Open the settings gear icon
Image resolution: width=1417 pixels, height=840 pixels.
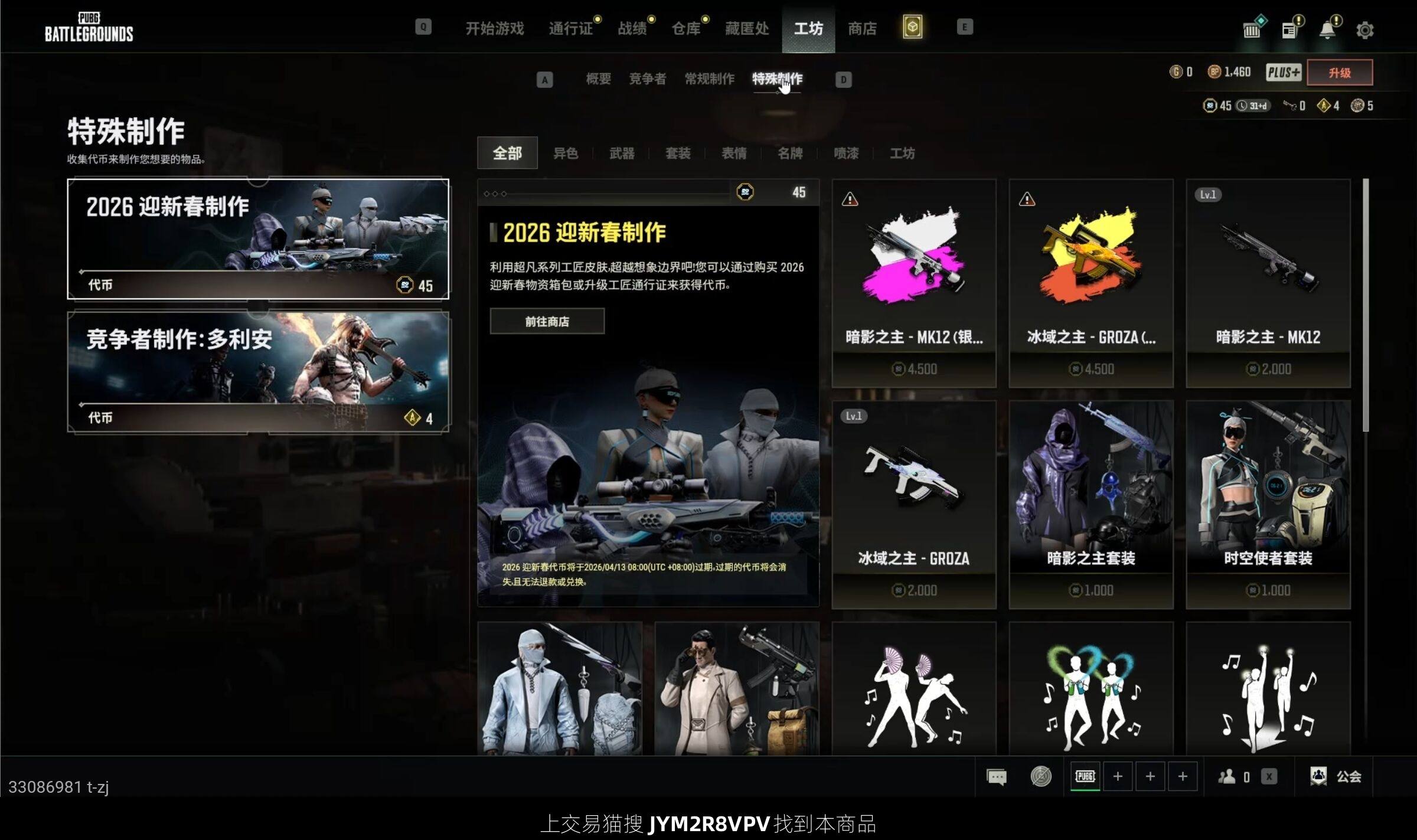tap(1364, 30)
